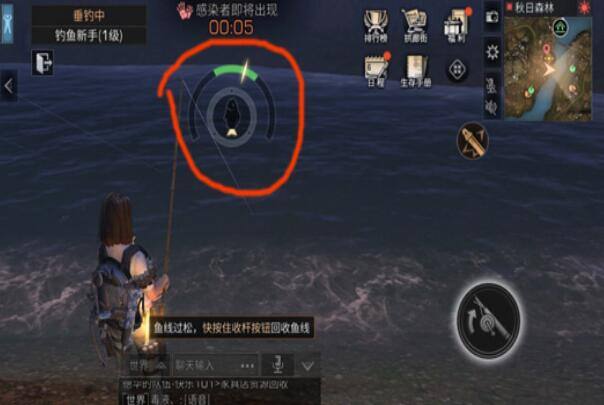
Task: Tap the round bullet ammo button
Action: (472, 141)
